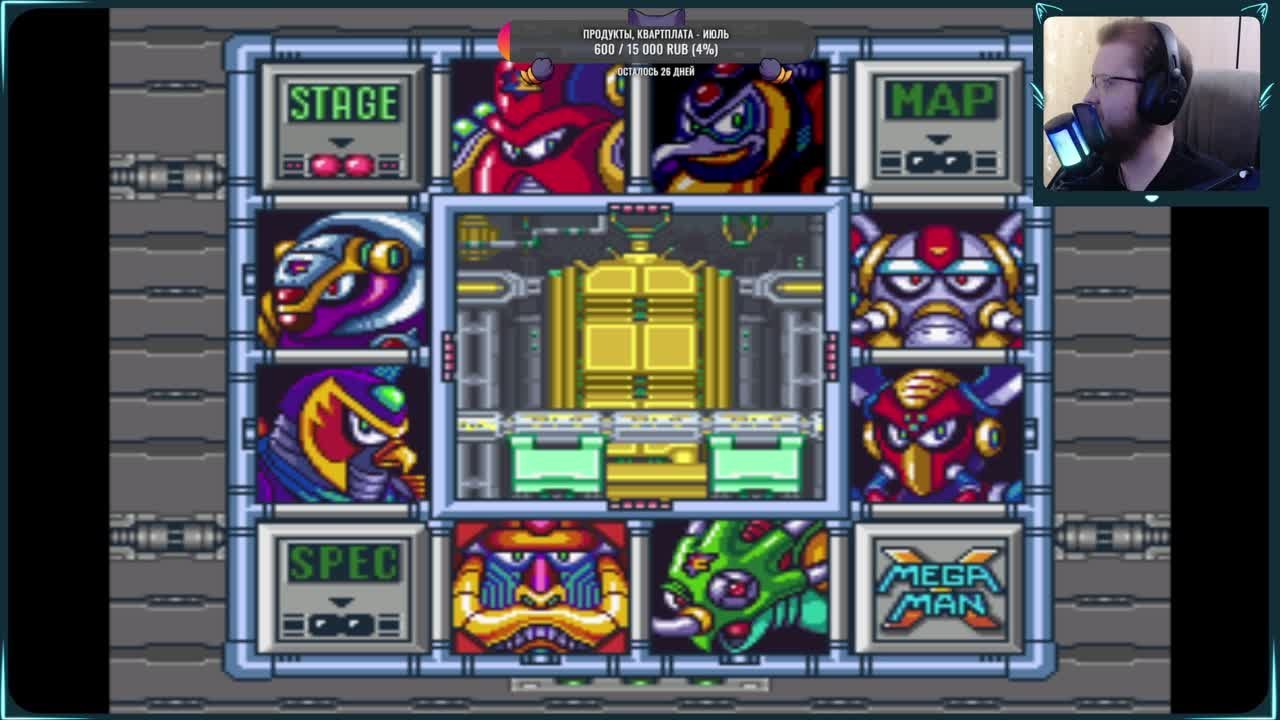Pick the green Wheel Gator portrait

click(x=739, y=587)
